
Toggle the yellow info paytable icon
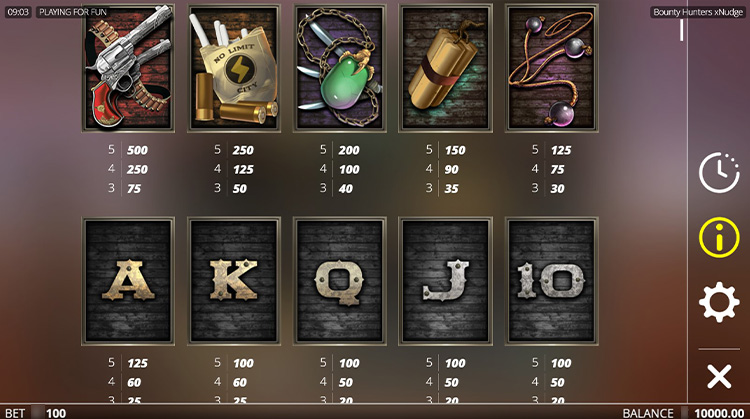[718, 237]
